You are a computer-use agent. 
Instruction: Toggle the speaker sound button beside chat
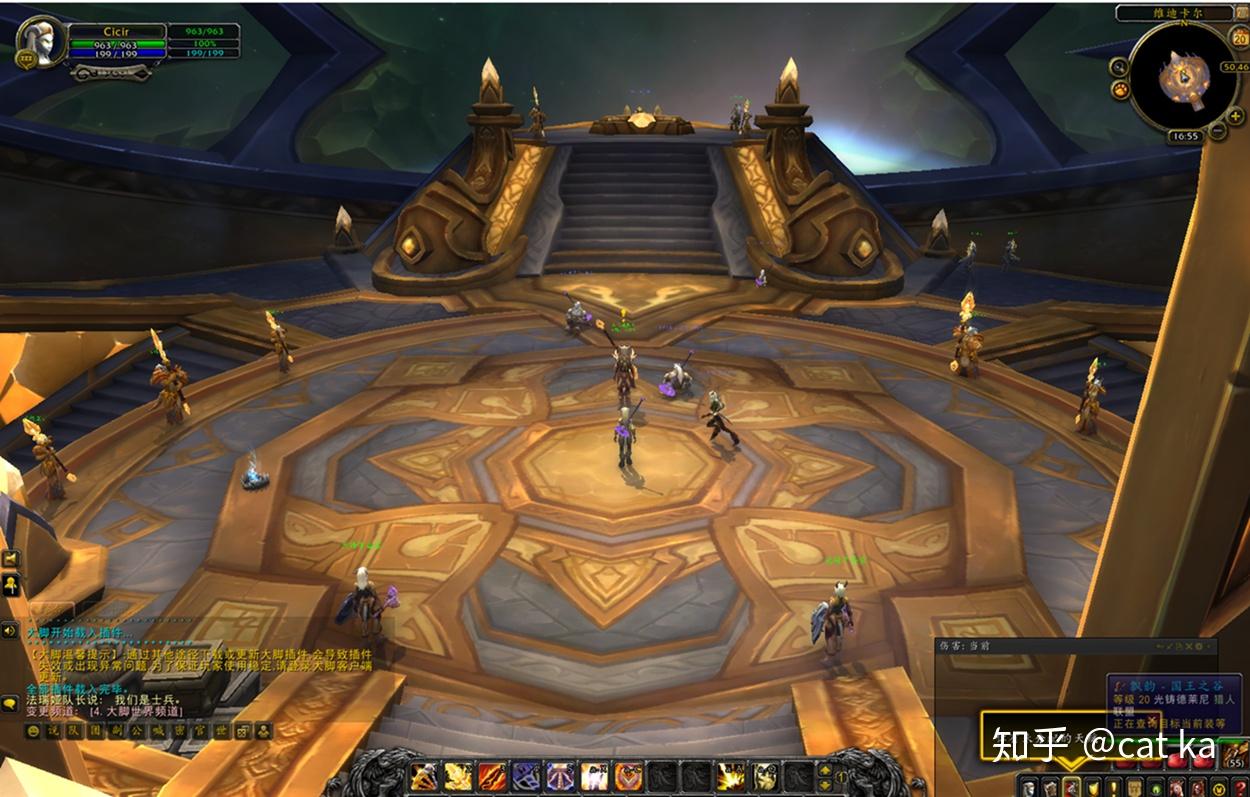click(x=11, y=630)
